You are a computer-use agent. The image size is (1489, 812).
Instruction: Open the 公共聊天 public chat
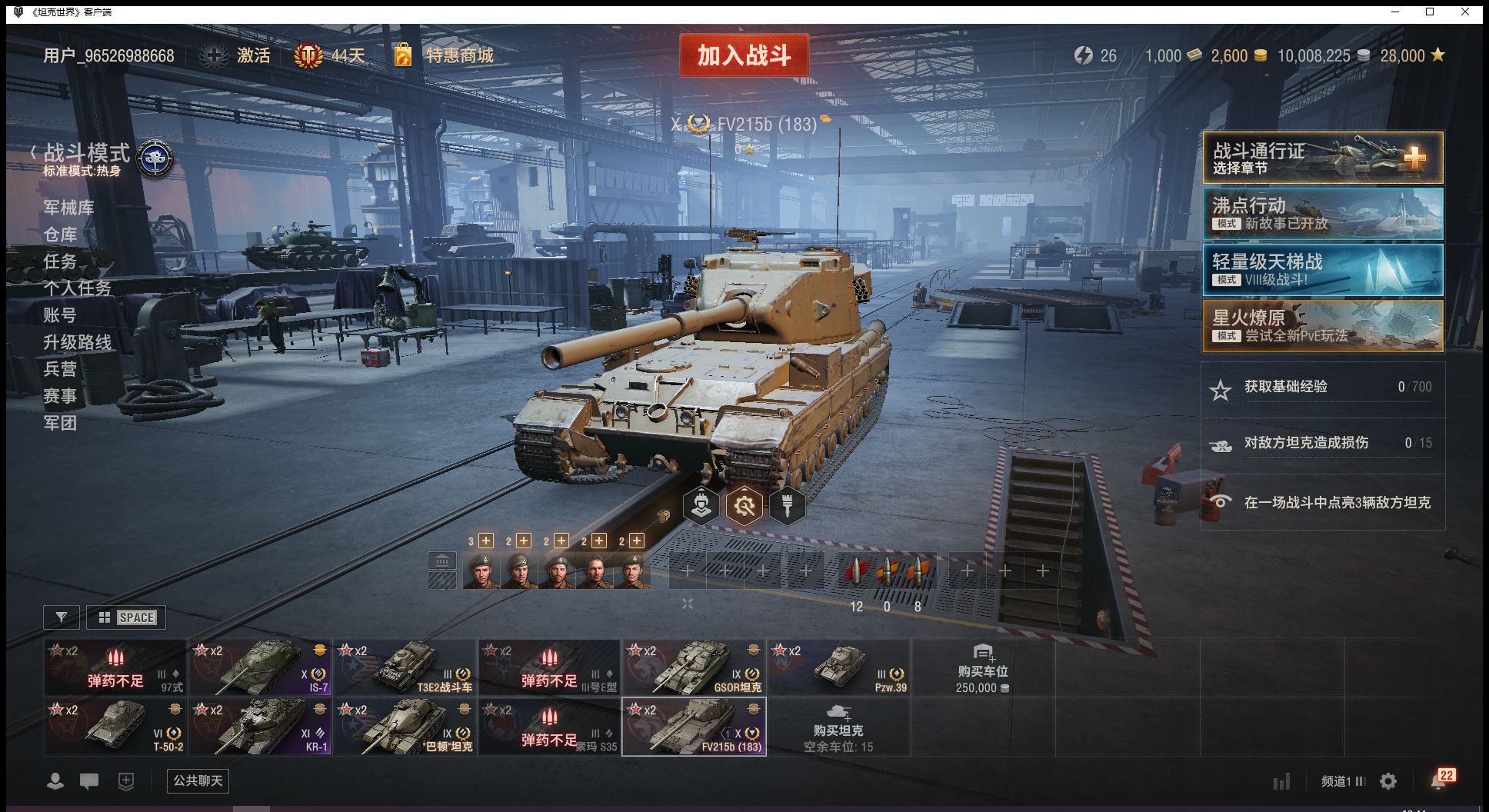(x=198, y=781)
